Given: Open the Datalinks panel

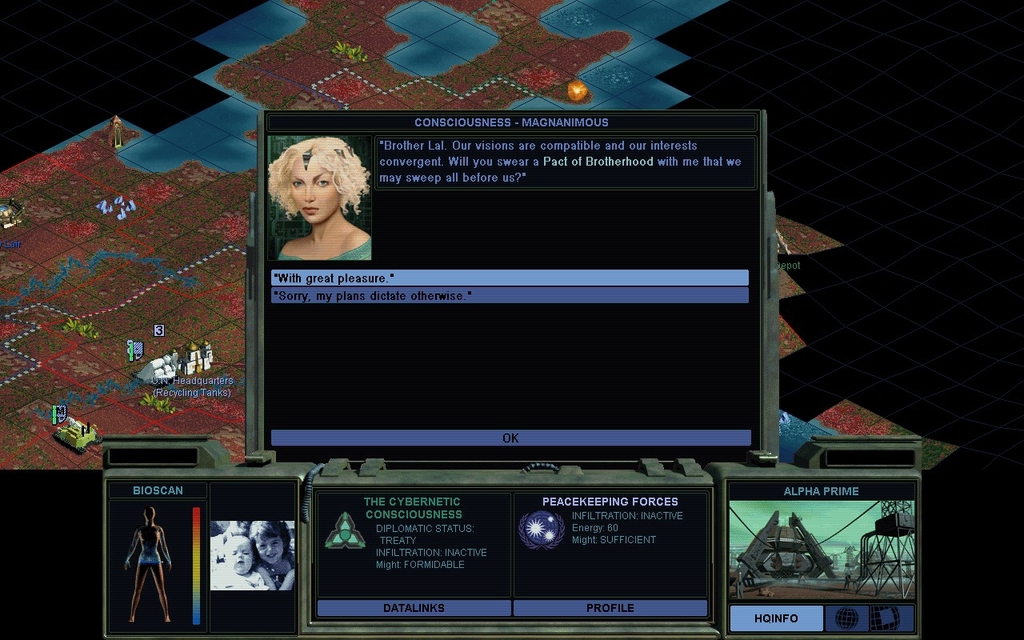Looking at the screenshot, I should (413, 608).
